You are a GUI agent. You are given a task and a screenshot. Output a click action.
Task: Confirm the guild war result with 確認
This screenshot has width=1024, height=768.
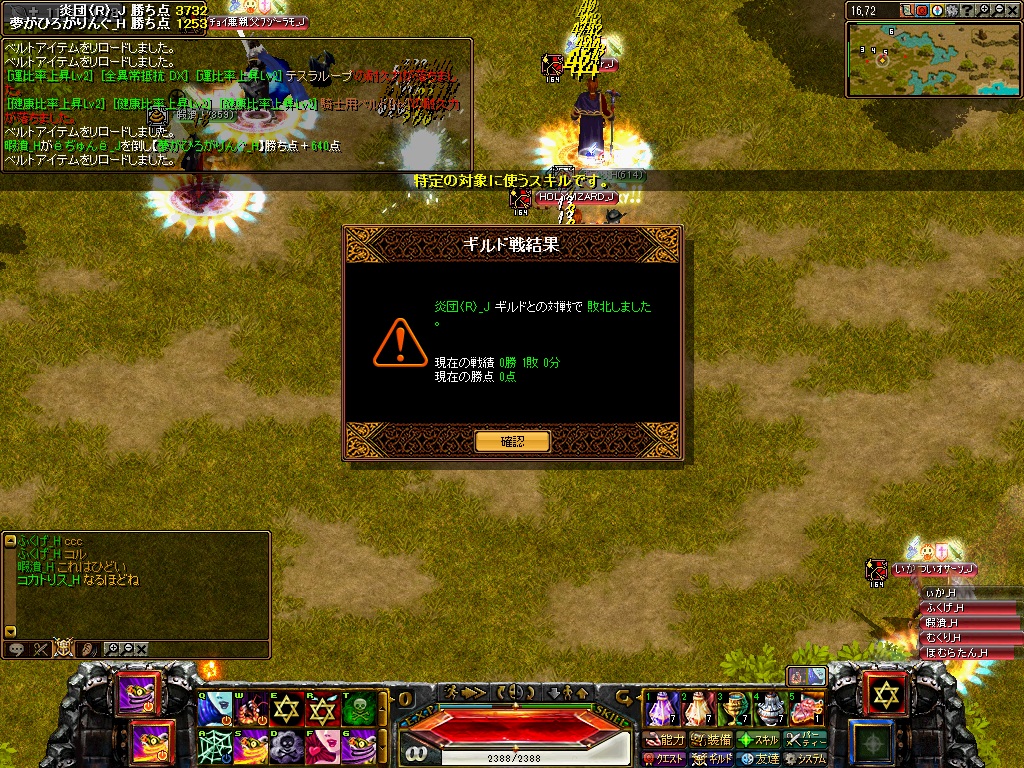512,441
